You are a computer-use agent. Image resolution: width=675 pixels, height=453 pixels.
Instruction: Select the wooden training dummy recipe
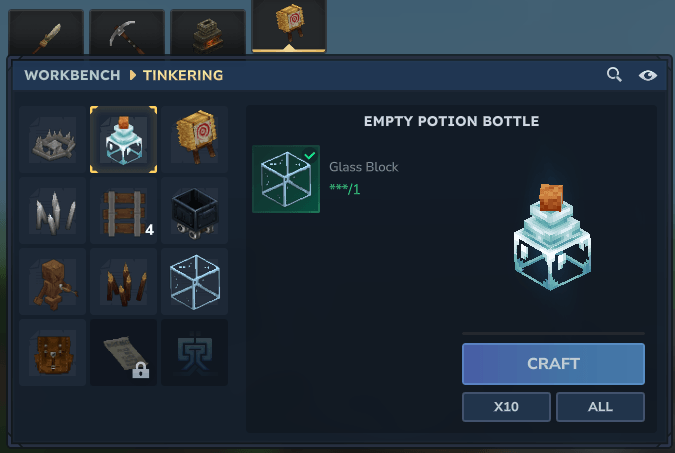(52, 282)
